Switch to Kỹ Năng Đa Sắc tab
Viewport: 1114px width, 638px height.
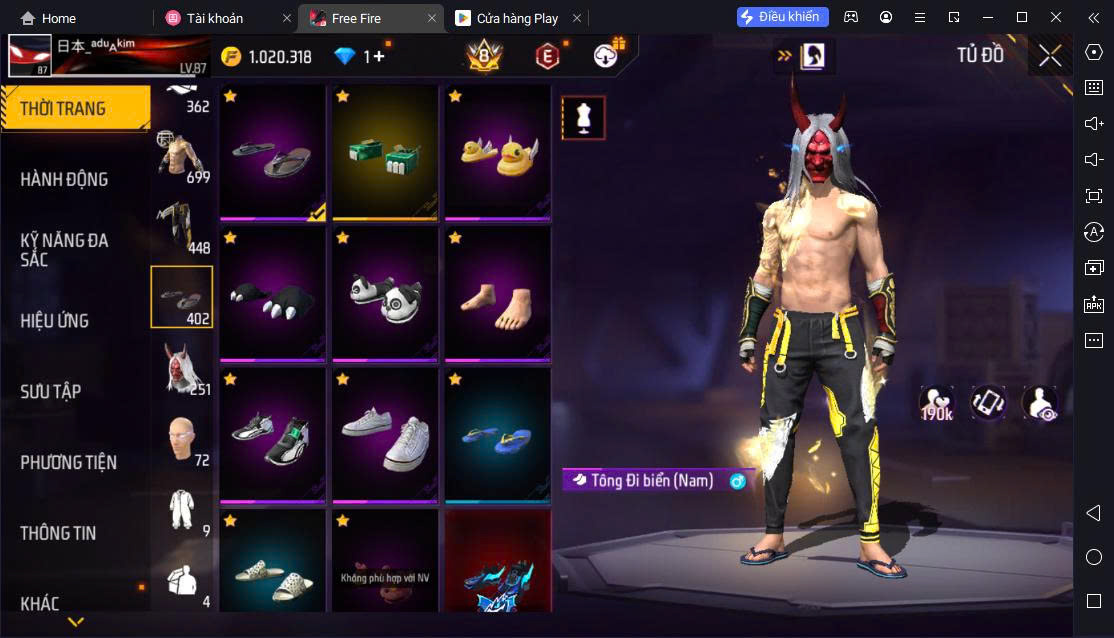coord(65,249)
